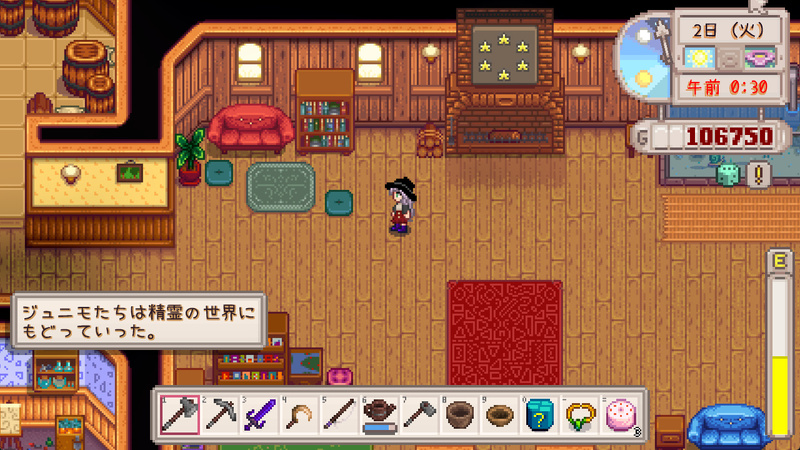
Task: Open the journal with the exclamation mark icon
Action: (758, 174)
